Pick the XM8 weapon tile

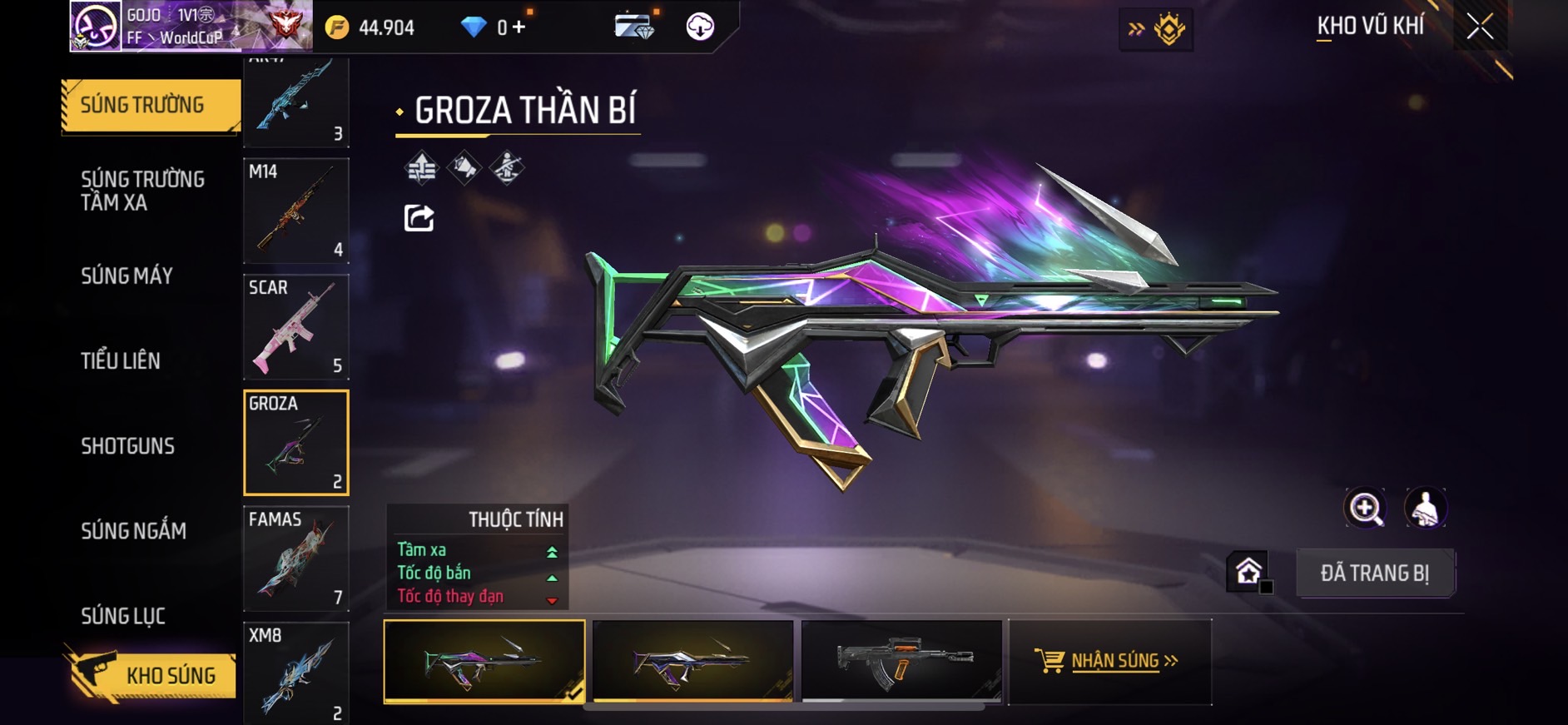click(296, 673)
